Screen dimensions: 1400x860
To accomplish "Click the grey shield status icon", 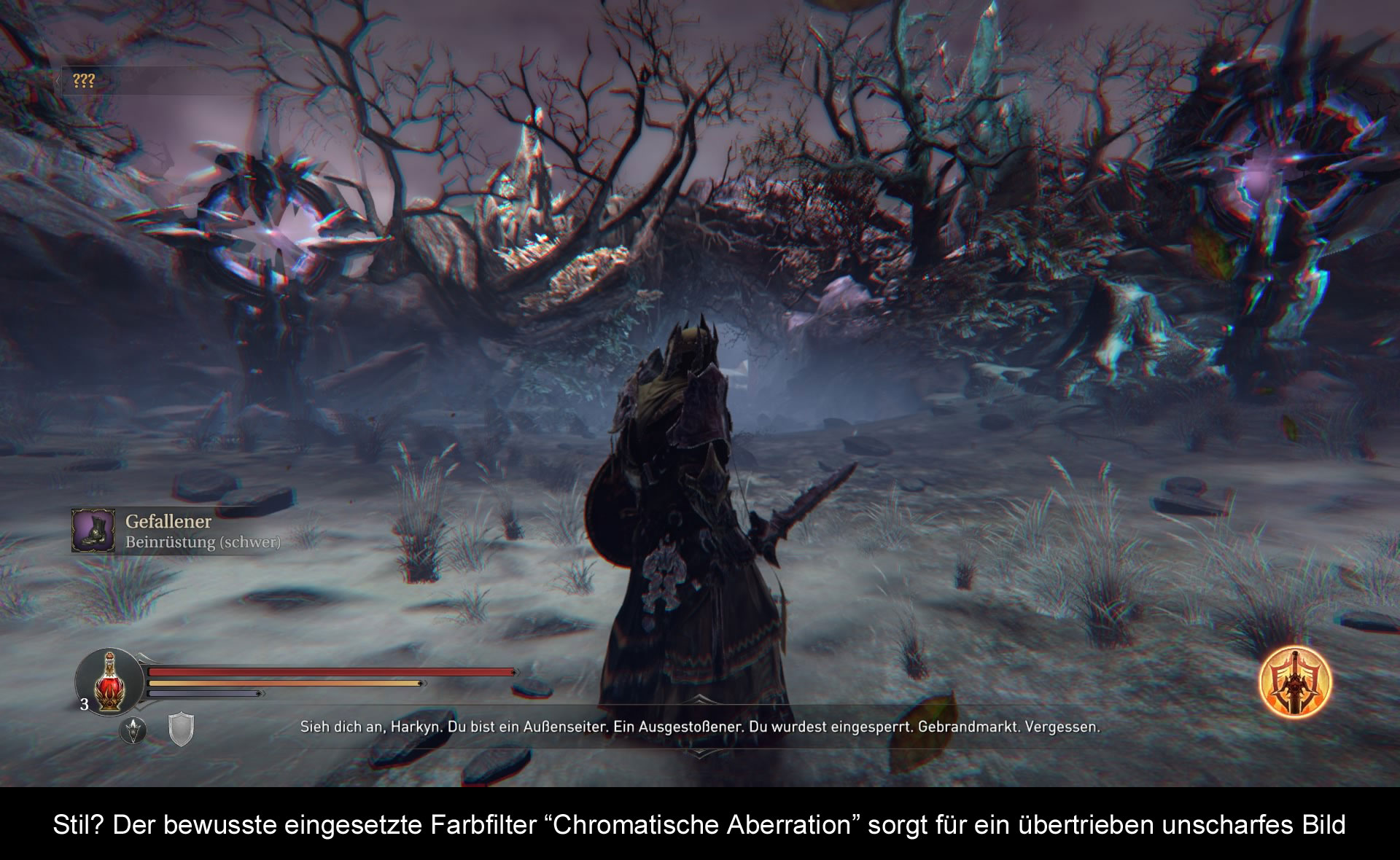I will [x=181, y=730].
